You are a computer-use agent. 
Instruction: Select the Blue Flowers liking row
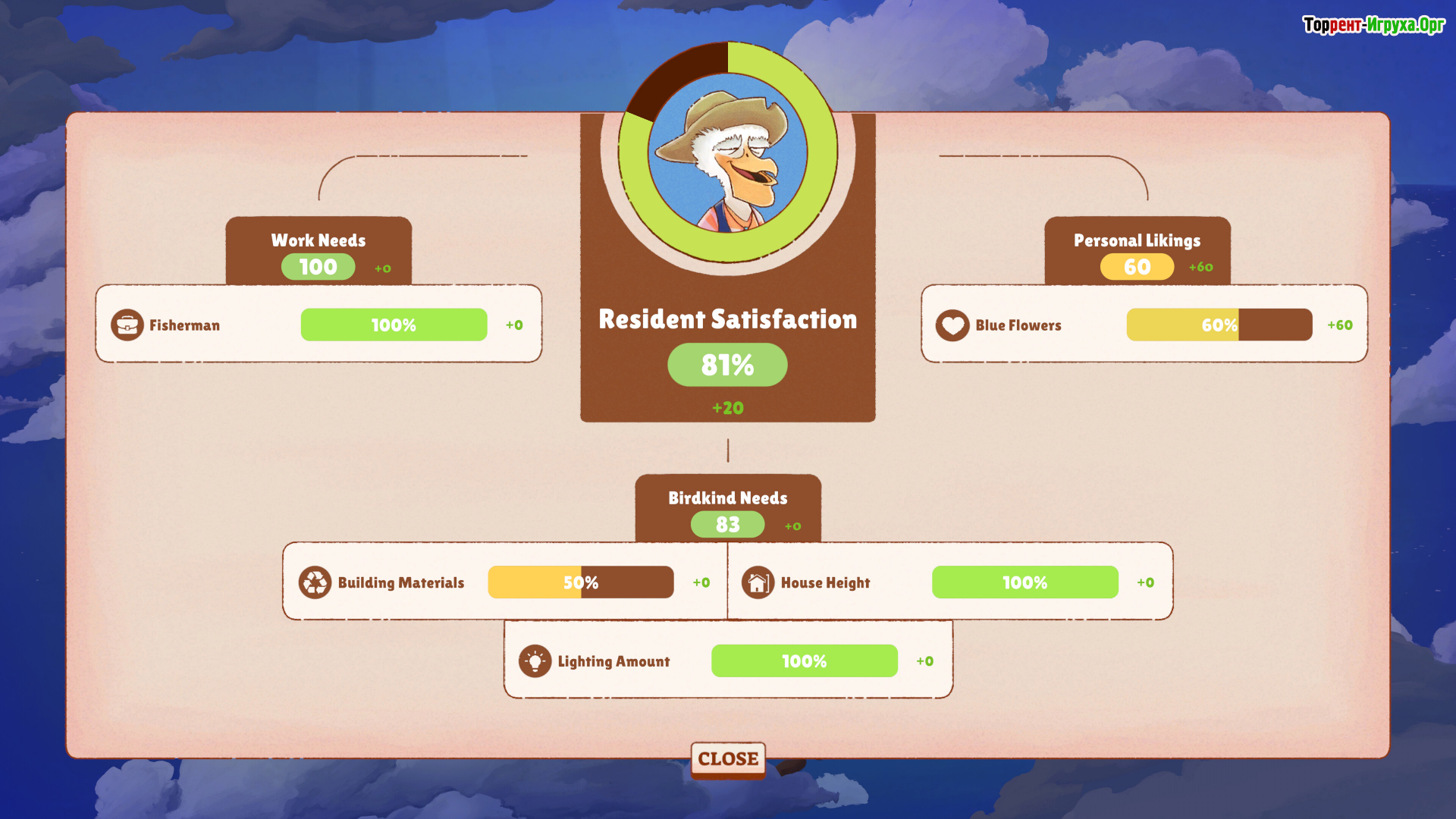(1144, 325)
